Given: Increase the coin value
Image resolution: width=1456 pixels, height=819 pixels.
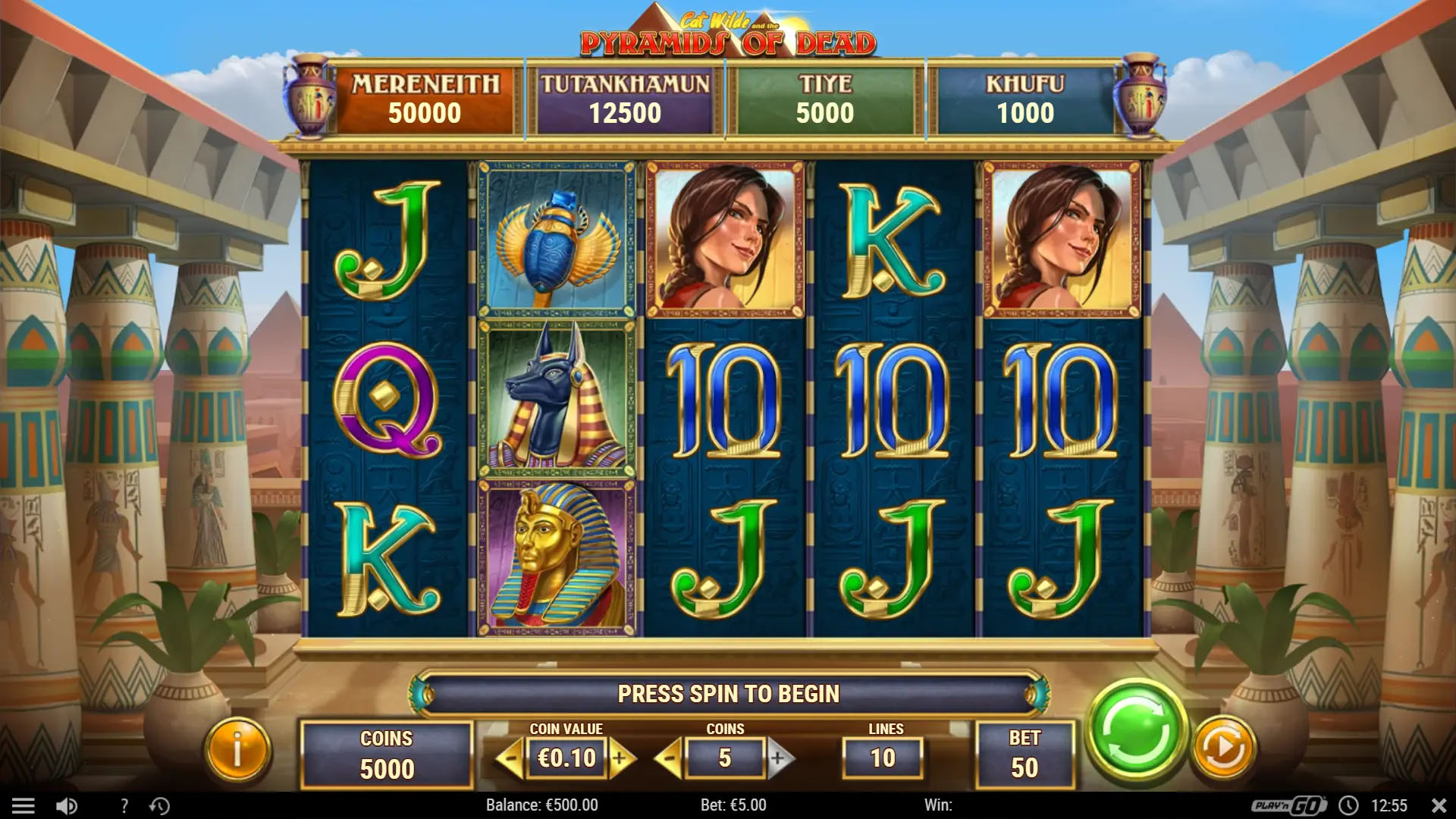Looking at the screenshot, I should 621,758.
